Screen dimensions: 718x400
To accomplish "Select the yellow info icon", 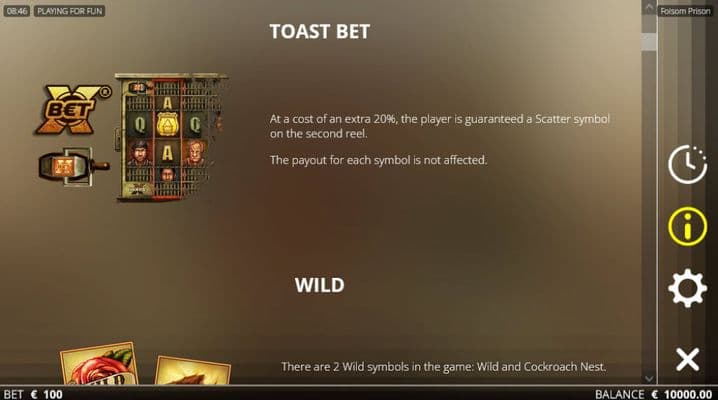I will pos(687,227).
